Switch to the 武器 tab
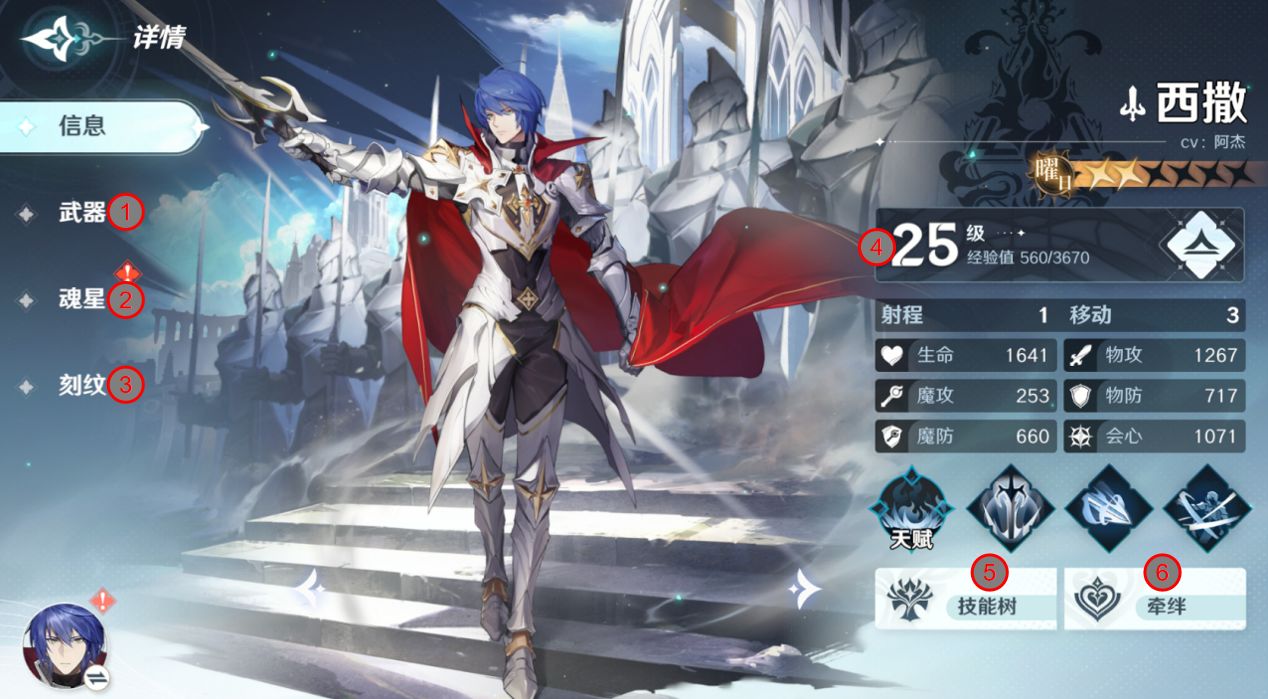Viewport: 1268px width, 699px height. coord(82,212)
